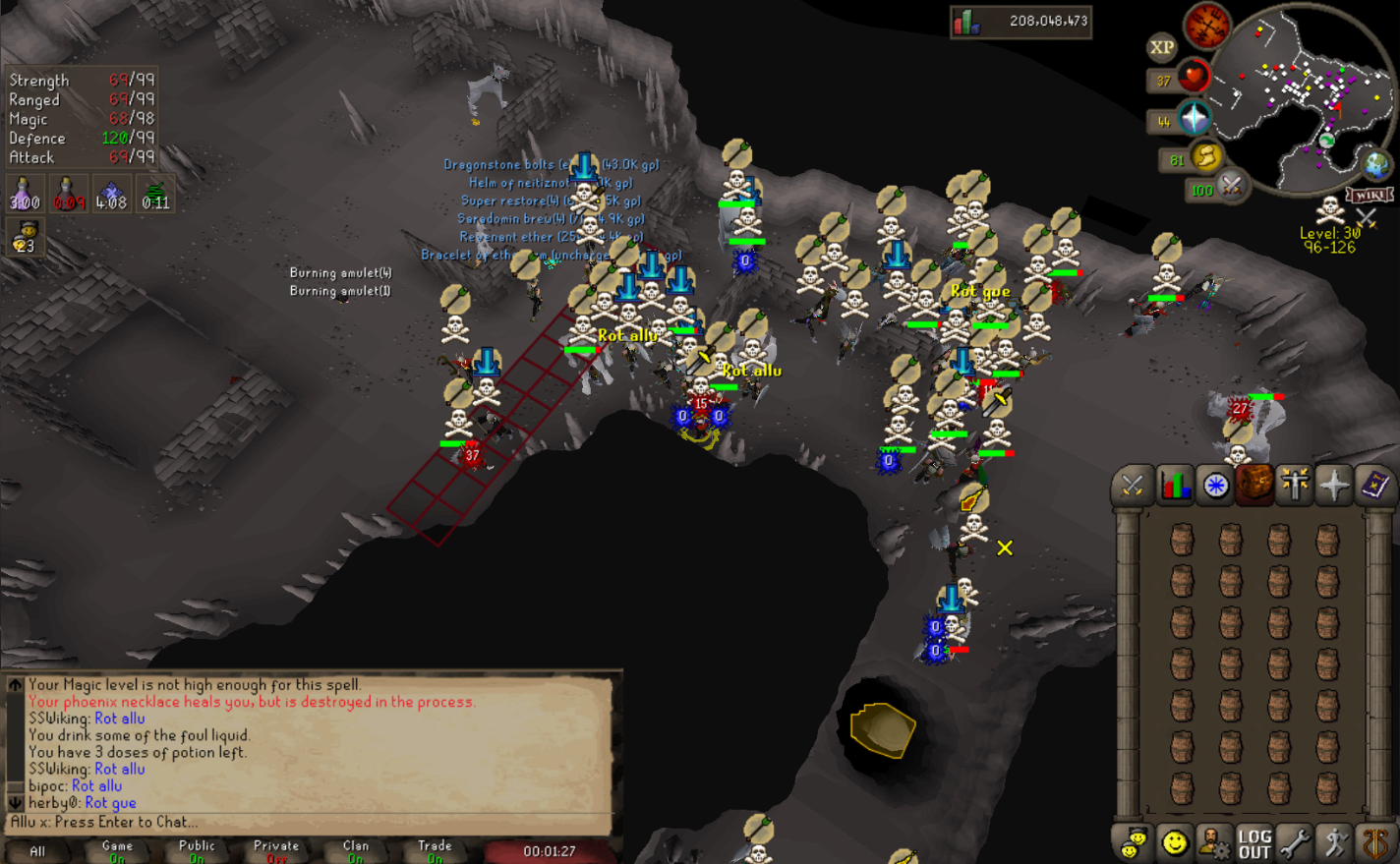Screen dimensions: 1400x864
Task: Switch chat filter to Public
Action: 197,850
